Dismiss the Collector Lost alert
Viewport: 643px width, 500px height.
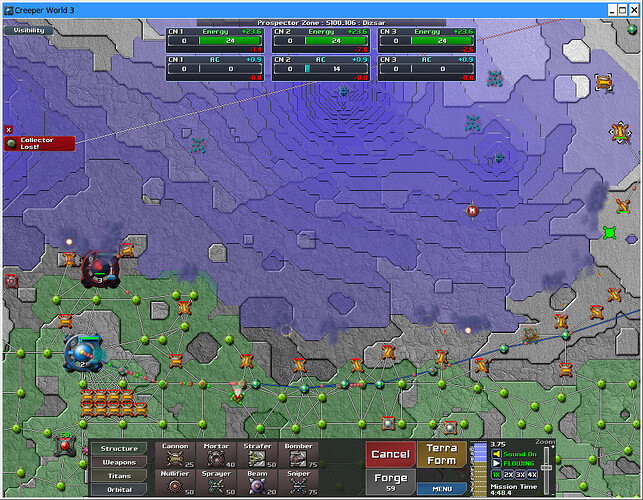click(x=8, y=130)
